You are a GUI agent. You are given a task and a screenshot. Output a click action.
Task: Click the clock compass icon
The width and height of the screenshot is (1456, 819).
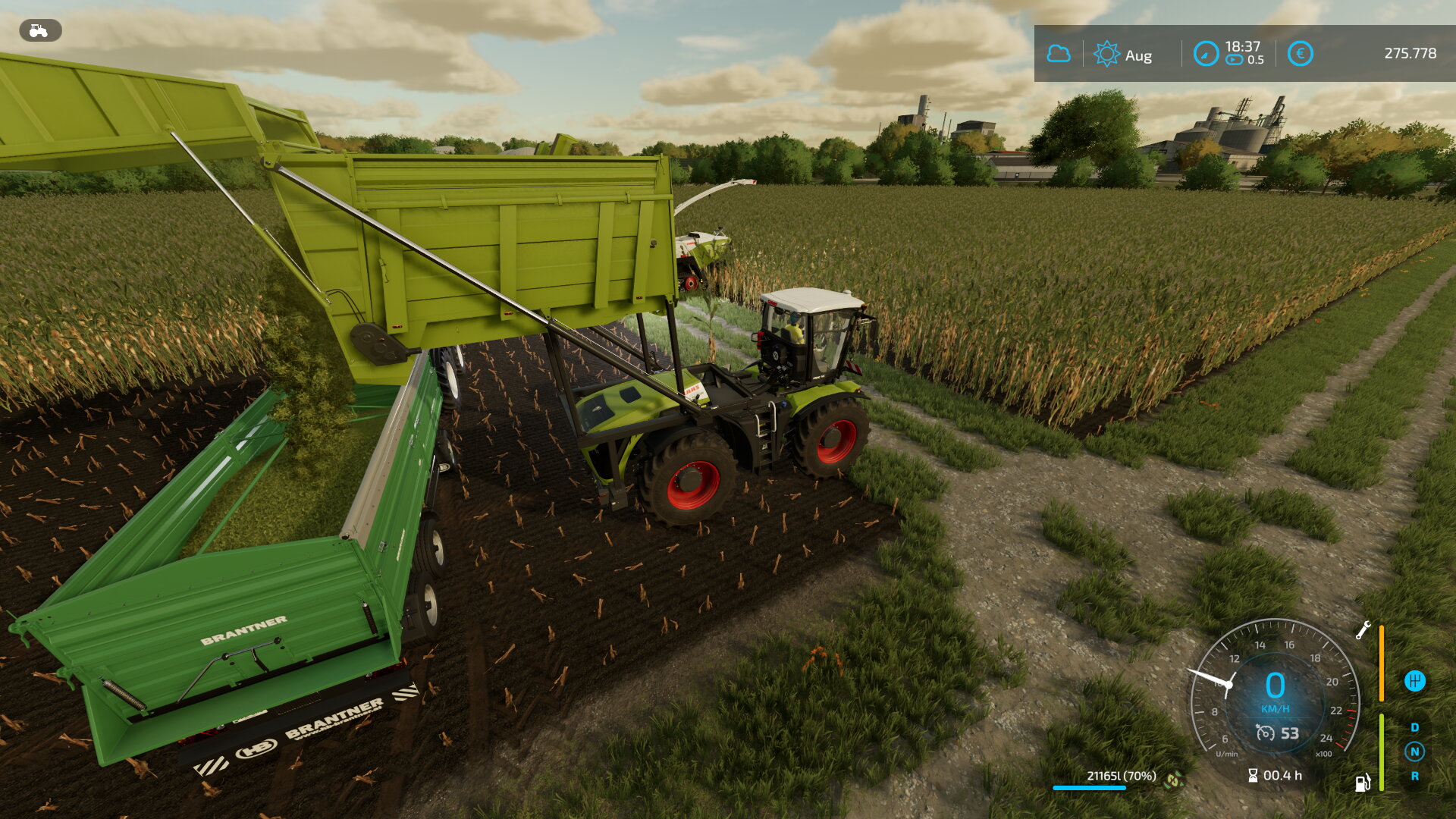(x=1206, y=54)
